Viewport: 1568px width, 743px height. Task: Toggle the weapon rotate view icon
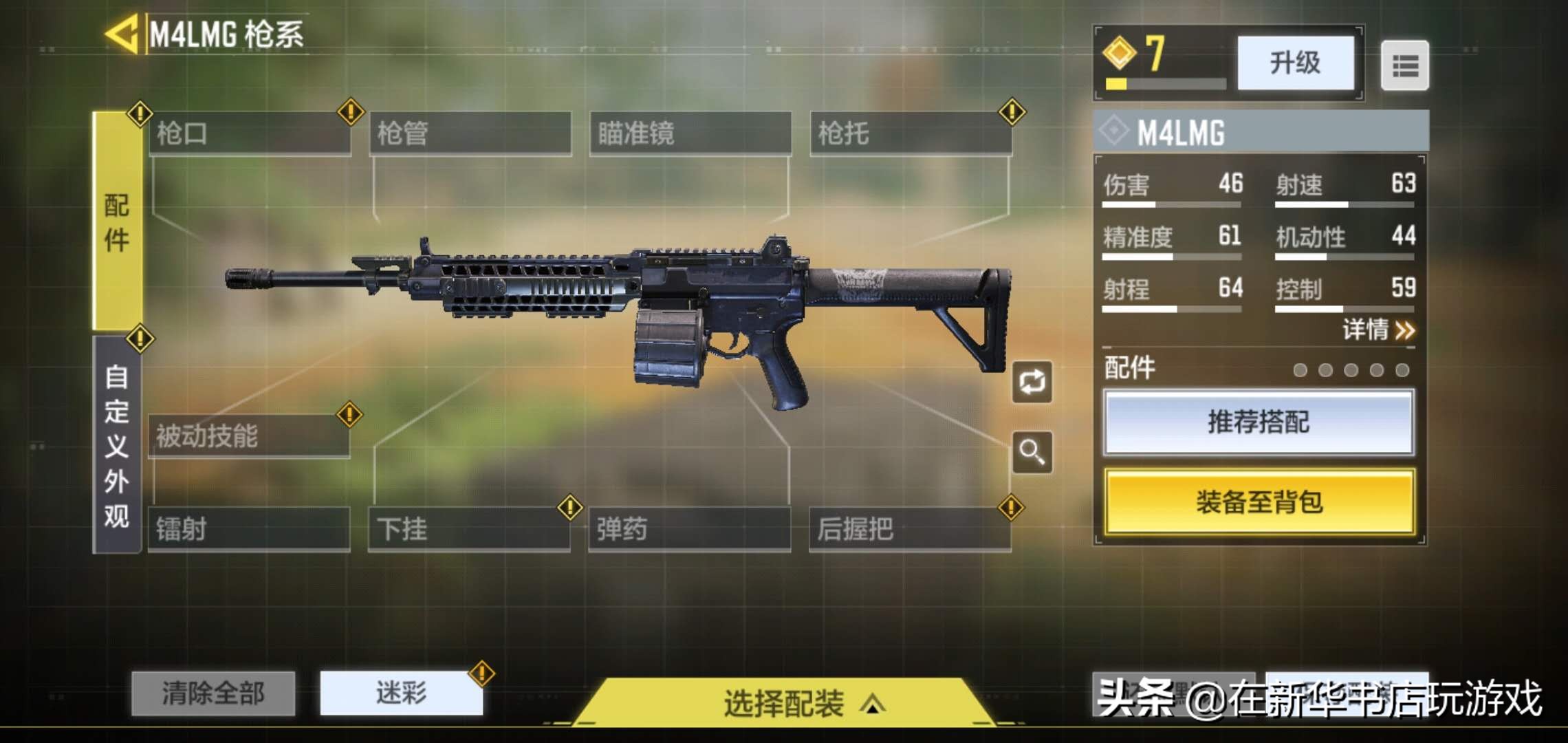coord(1033,383)
